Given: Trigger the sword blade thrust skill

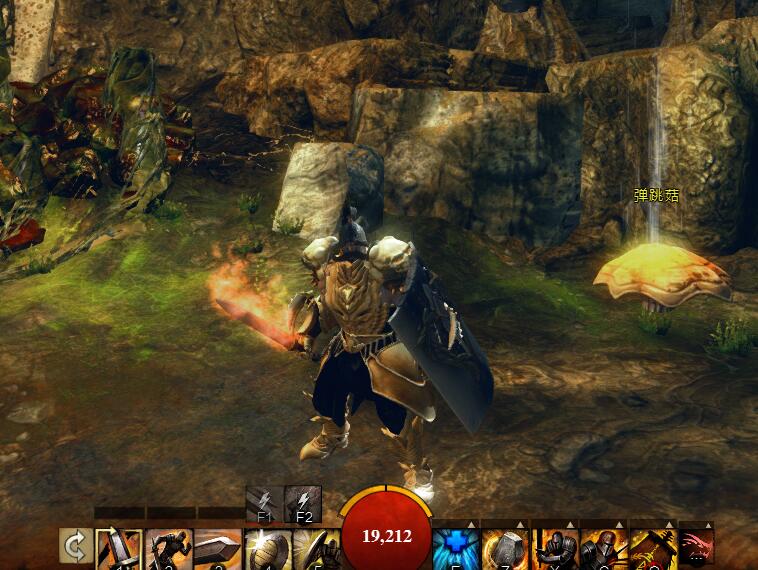Looking at the screenshot, I should [217, 550].
